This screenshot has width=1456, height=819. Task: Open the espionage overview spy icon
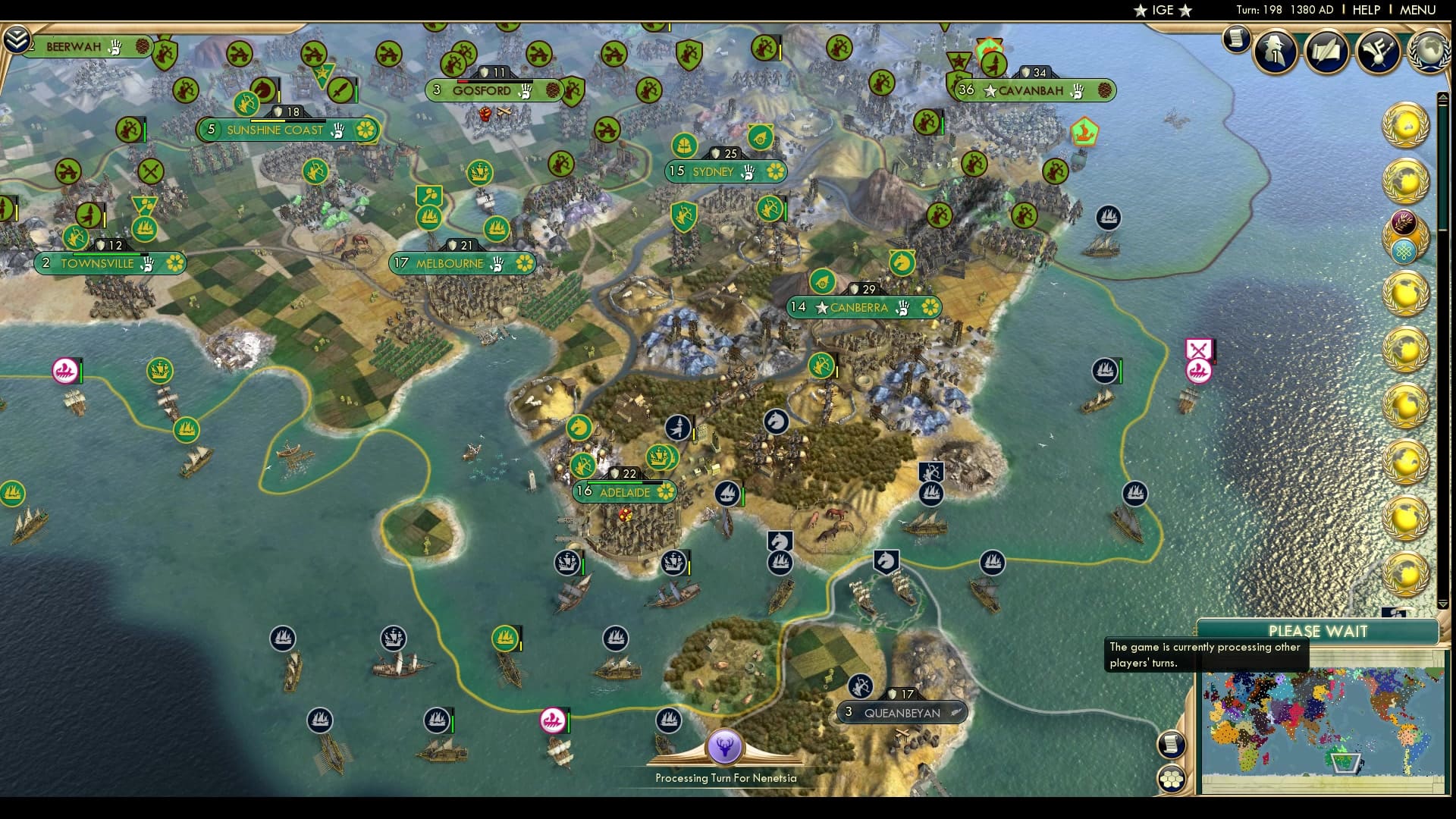(1276, 51)
